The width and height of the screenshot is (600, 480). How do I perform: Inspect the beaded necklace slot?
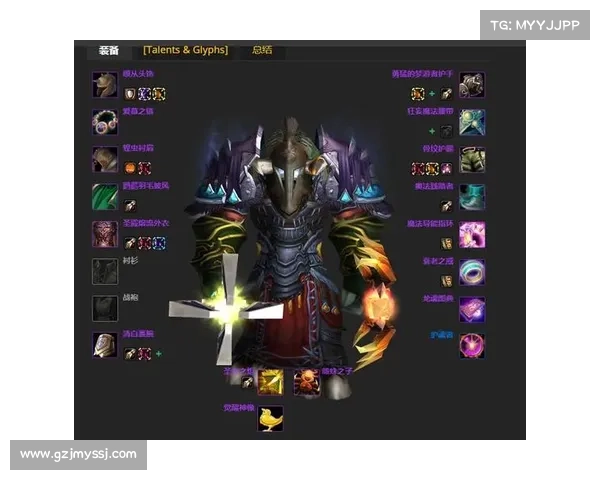point(105,122)
